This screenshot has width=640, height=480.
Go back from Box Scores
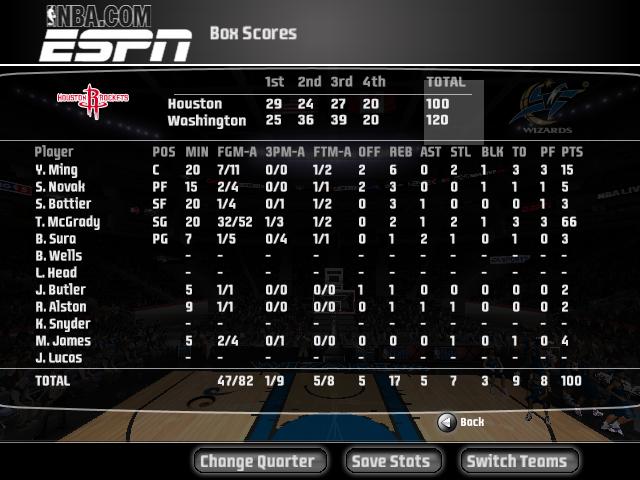coord(461,422)
